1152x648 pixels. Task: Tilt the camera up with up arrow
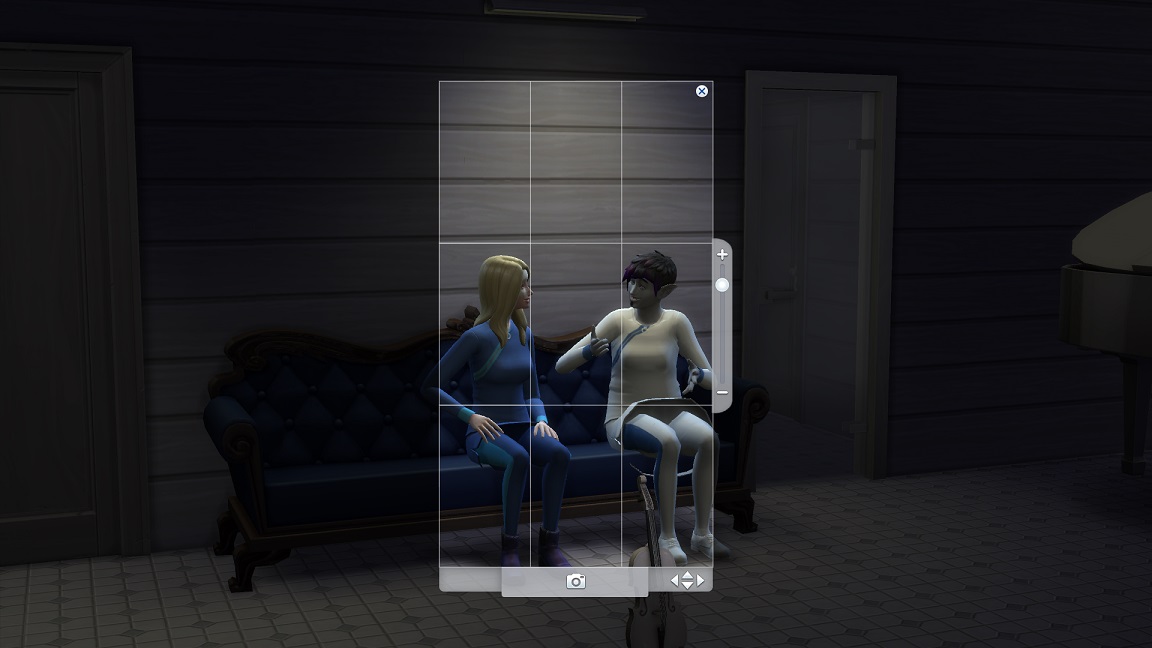click(x=687, y=575)
